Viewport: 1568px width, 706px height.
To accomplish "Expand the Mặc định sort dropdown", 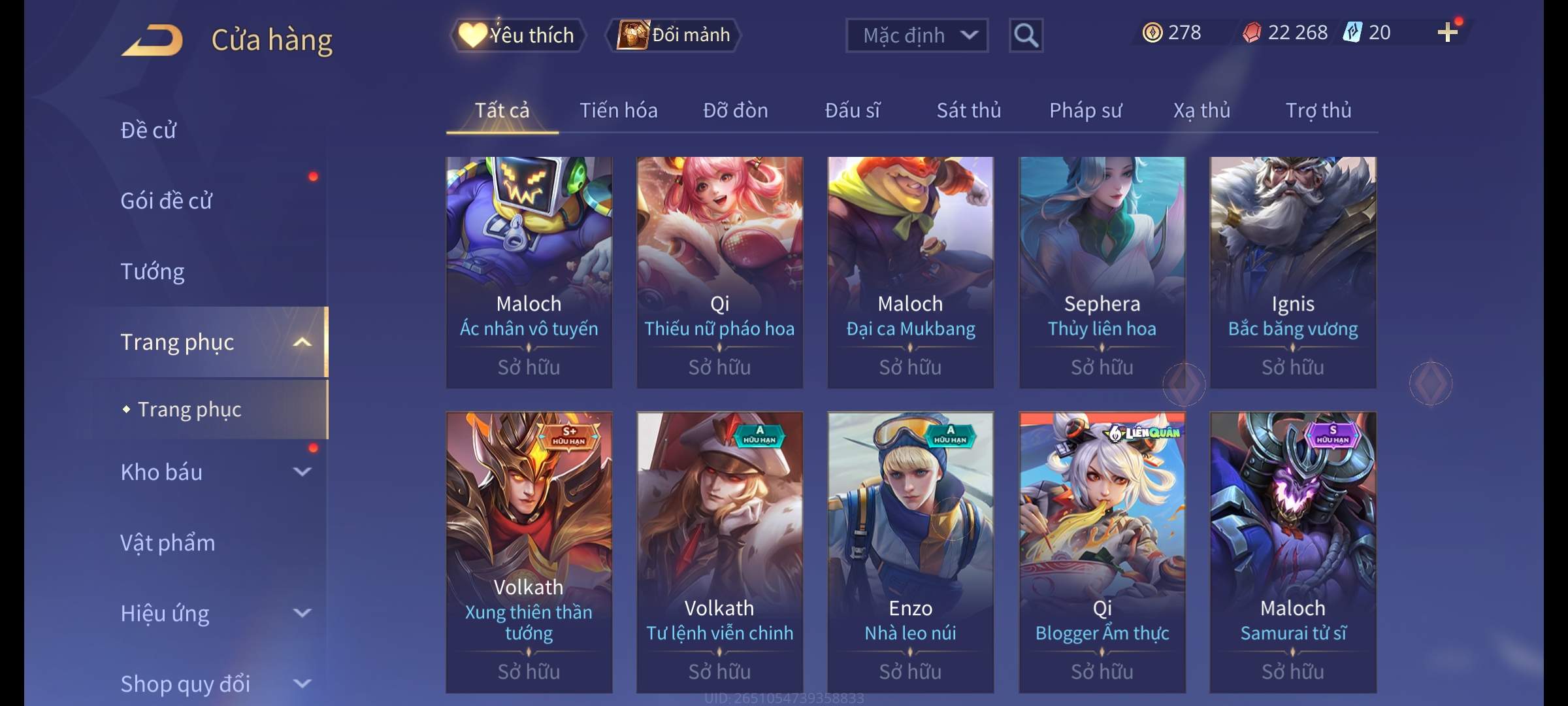I will coord(916,35).
